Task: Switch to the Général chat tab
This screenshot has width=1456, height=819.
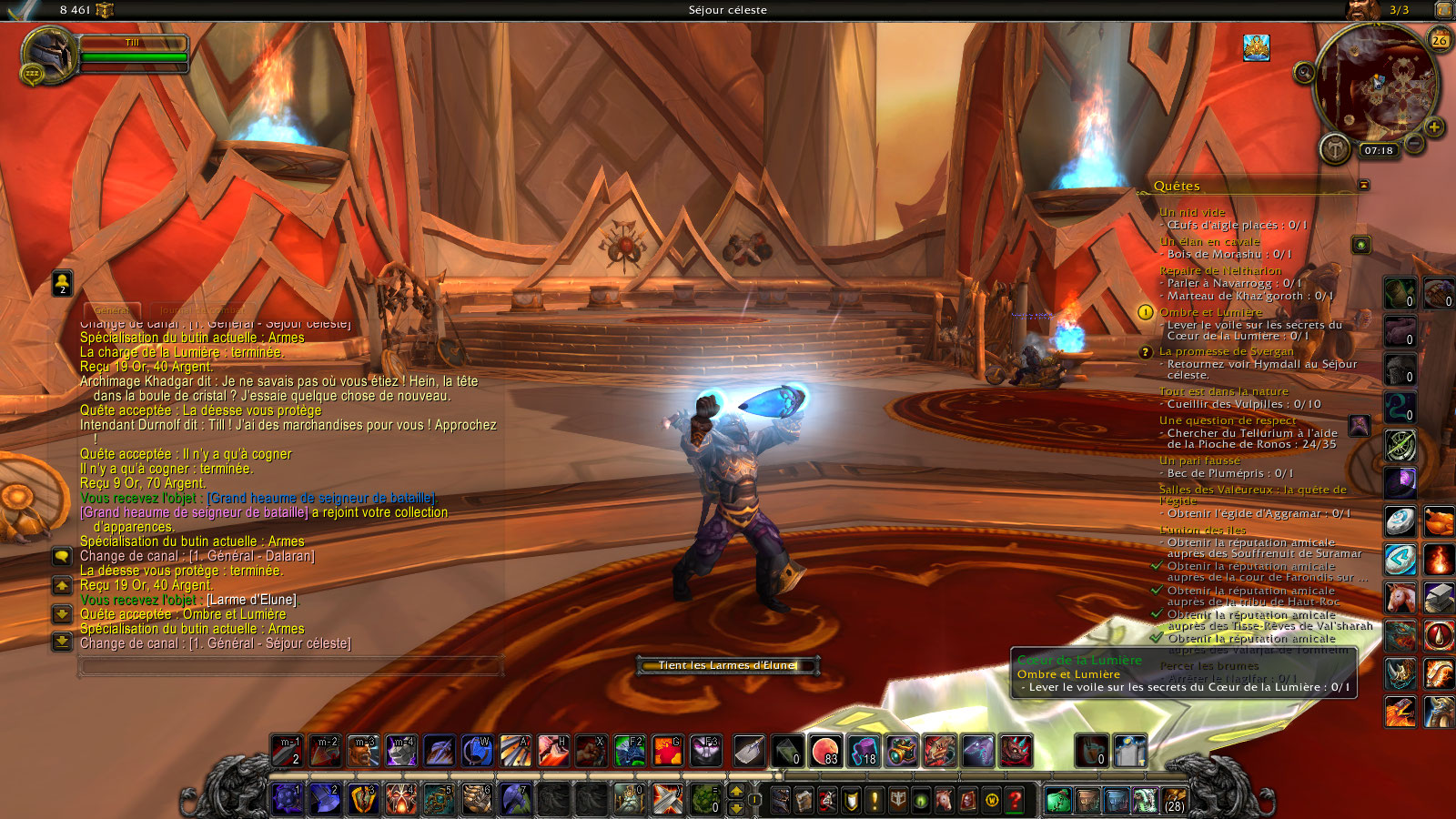Action: click(x=113, y=310)
